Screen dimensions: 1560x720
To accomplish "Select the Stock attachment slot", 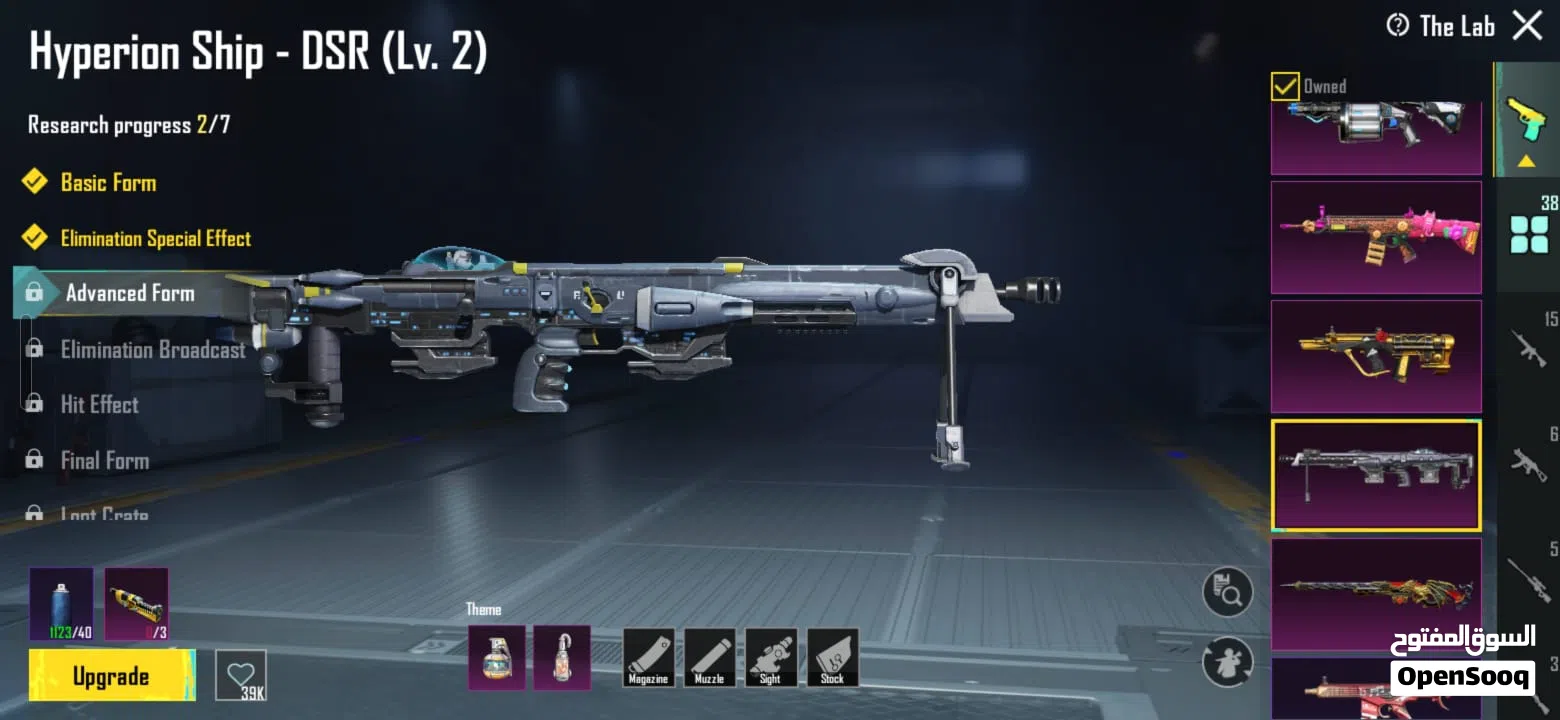I will [x=832, y=657].
